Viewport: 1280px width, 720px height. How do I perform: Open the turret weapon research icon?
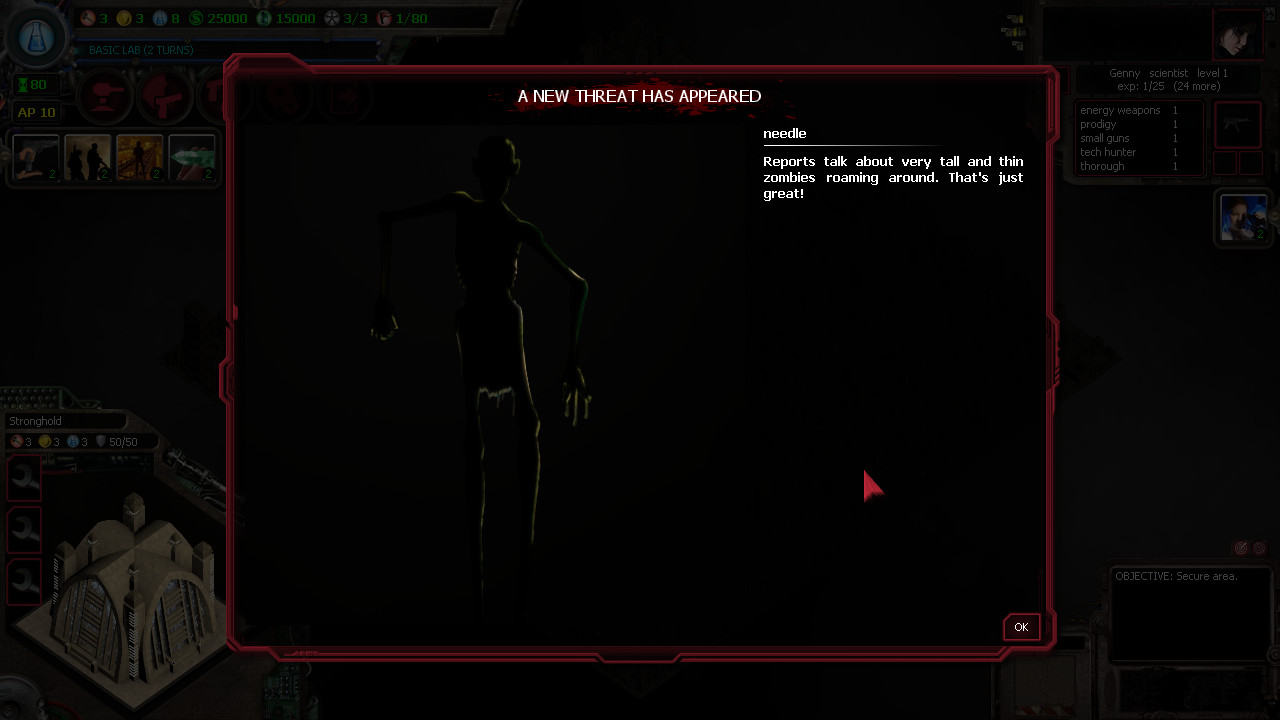click(105, 95)
